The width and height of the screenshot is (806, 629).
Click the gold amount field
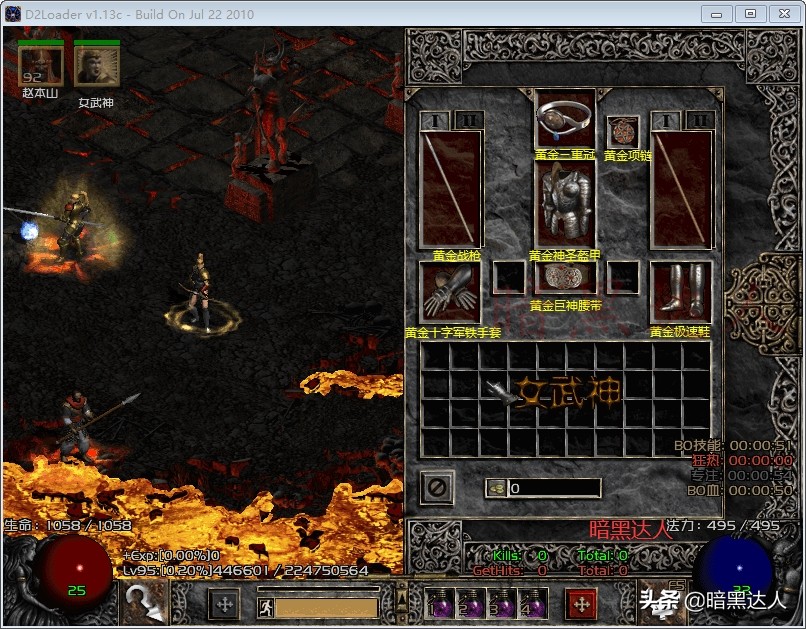[553, 488]
